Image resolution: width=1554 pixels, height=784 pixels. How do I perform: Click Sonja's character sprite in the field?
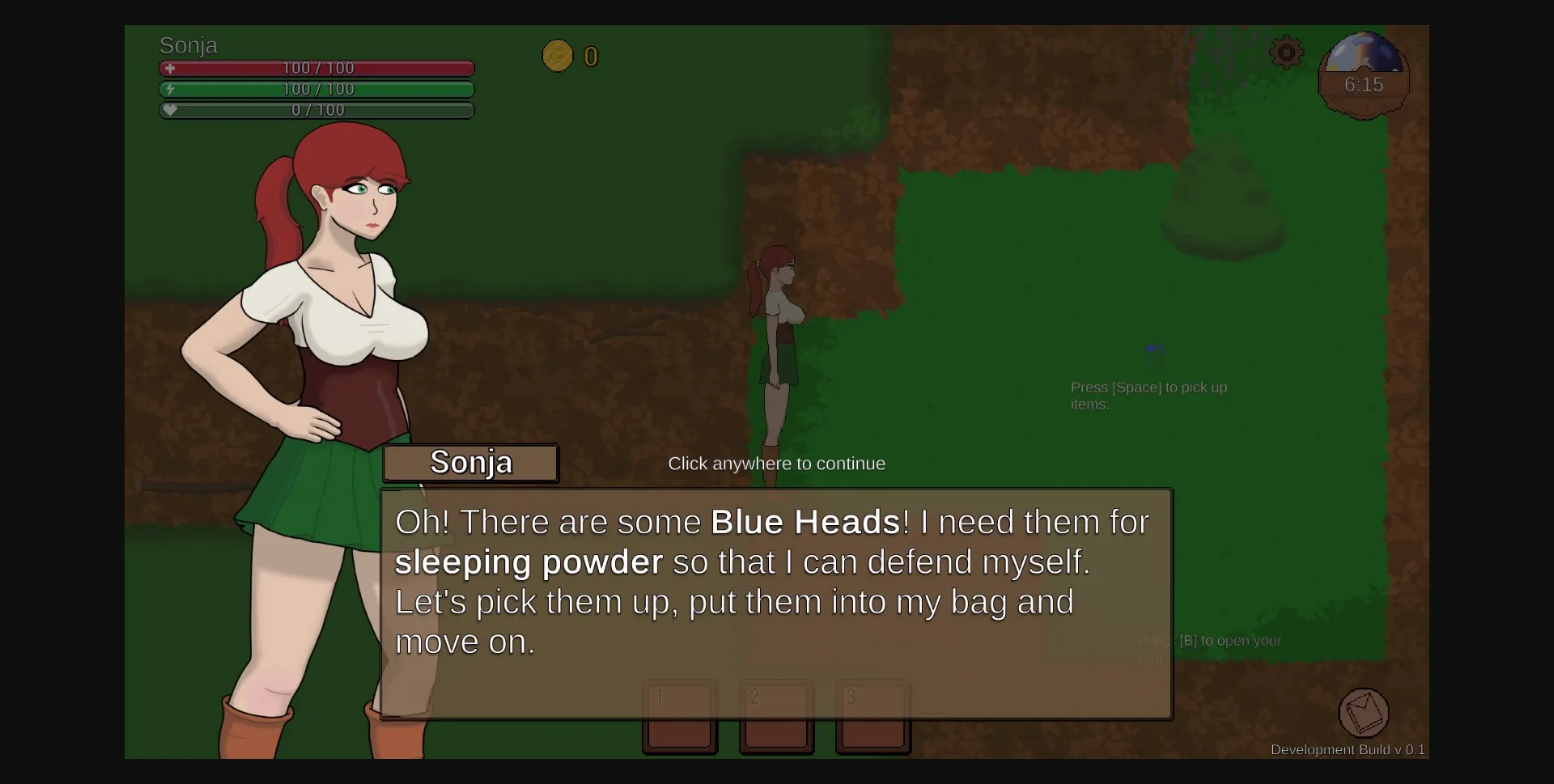click(777, 340)
